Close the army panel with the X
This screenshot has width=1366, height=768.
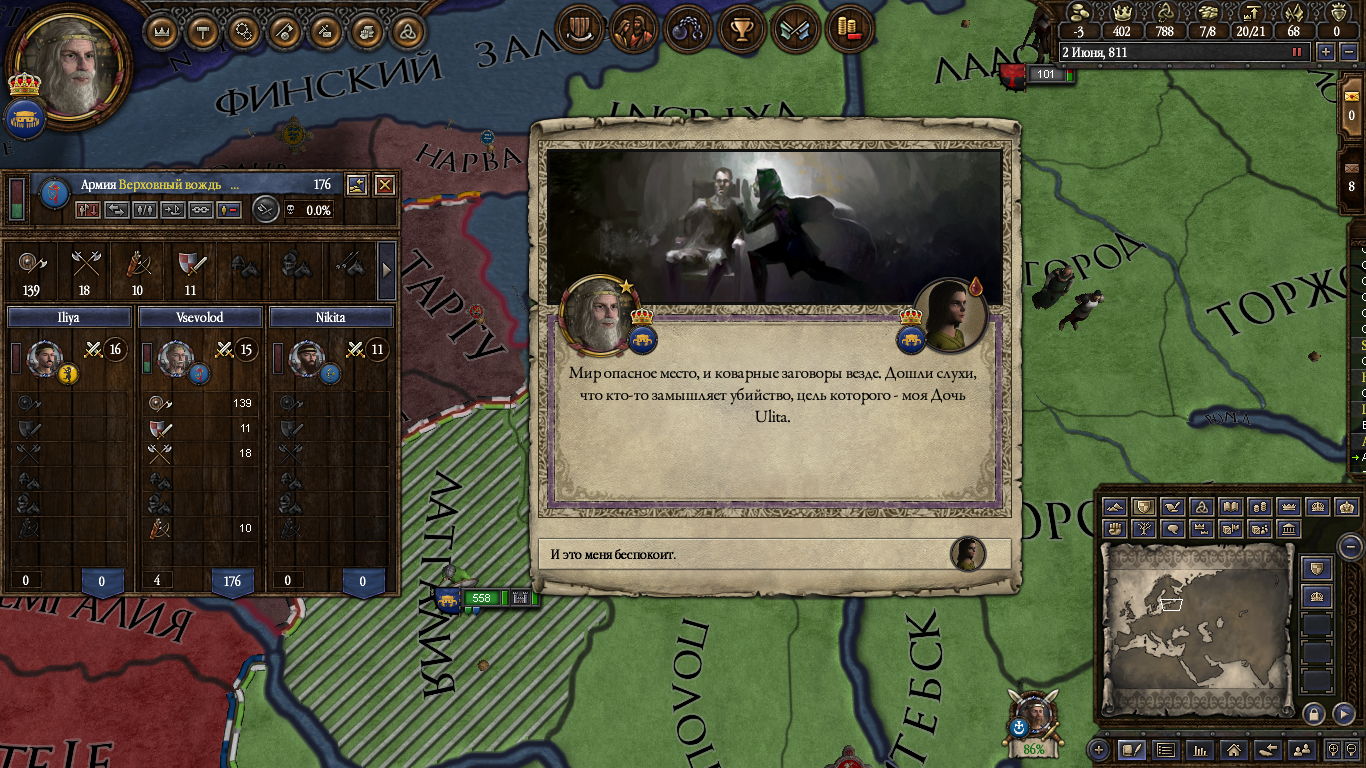pos(384,184)
